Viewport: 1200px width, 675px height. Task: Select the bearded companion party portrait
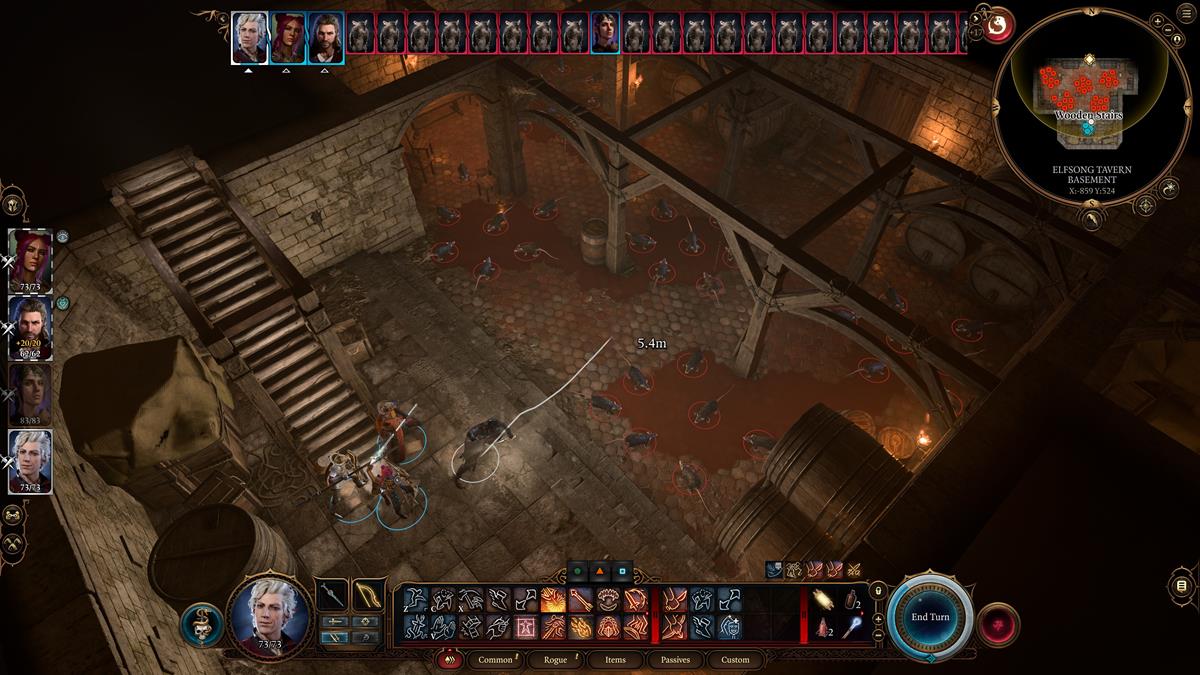30,325
